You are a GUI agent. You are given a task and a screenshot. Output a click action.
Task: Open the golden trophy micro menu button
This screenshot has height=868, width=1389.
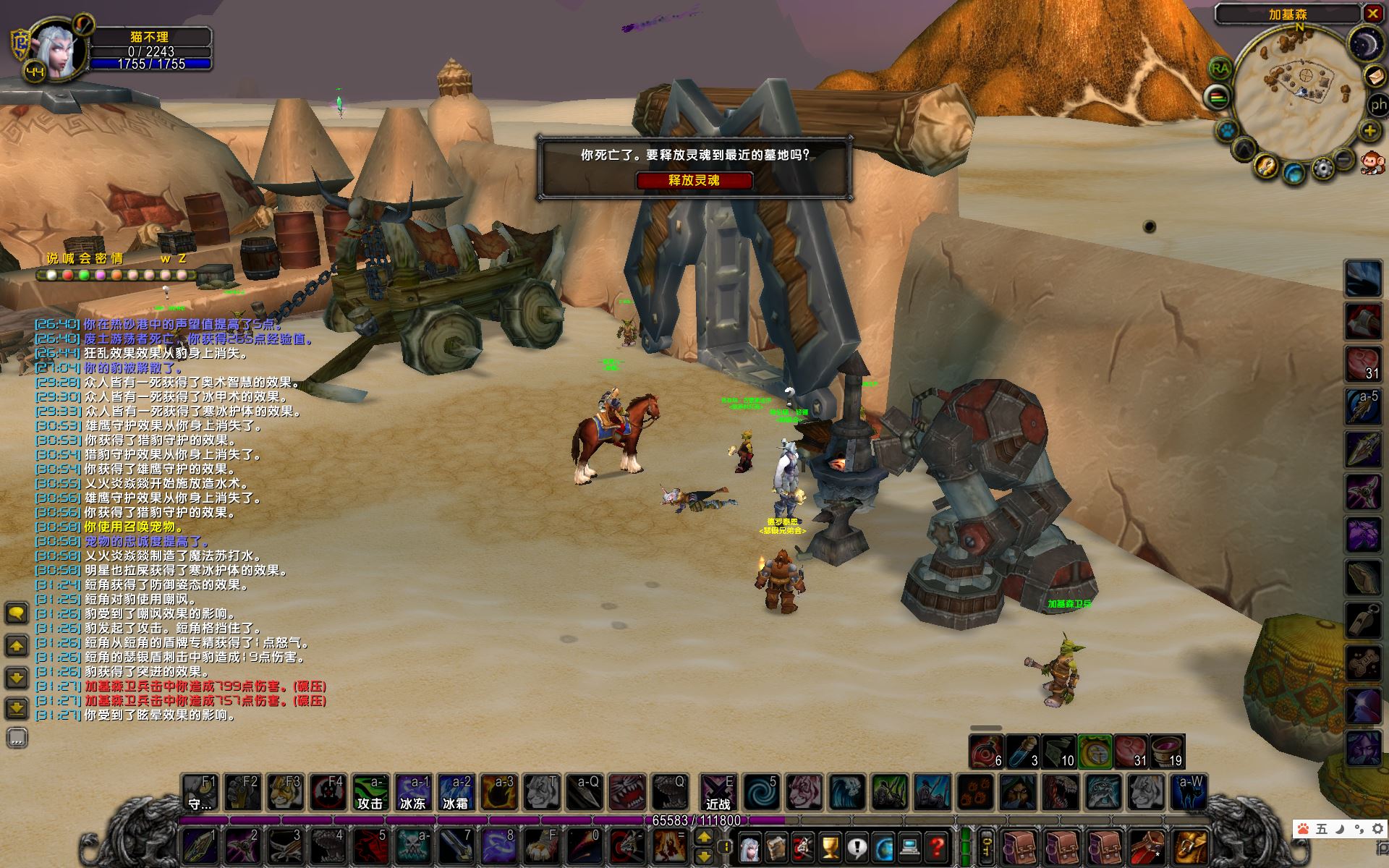click(831, 846)
